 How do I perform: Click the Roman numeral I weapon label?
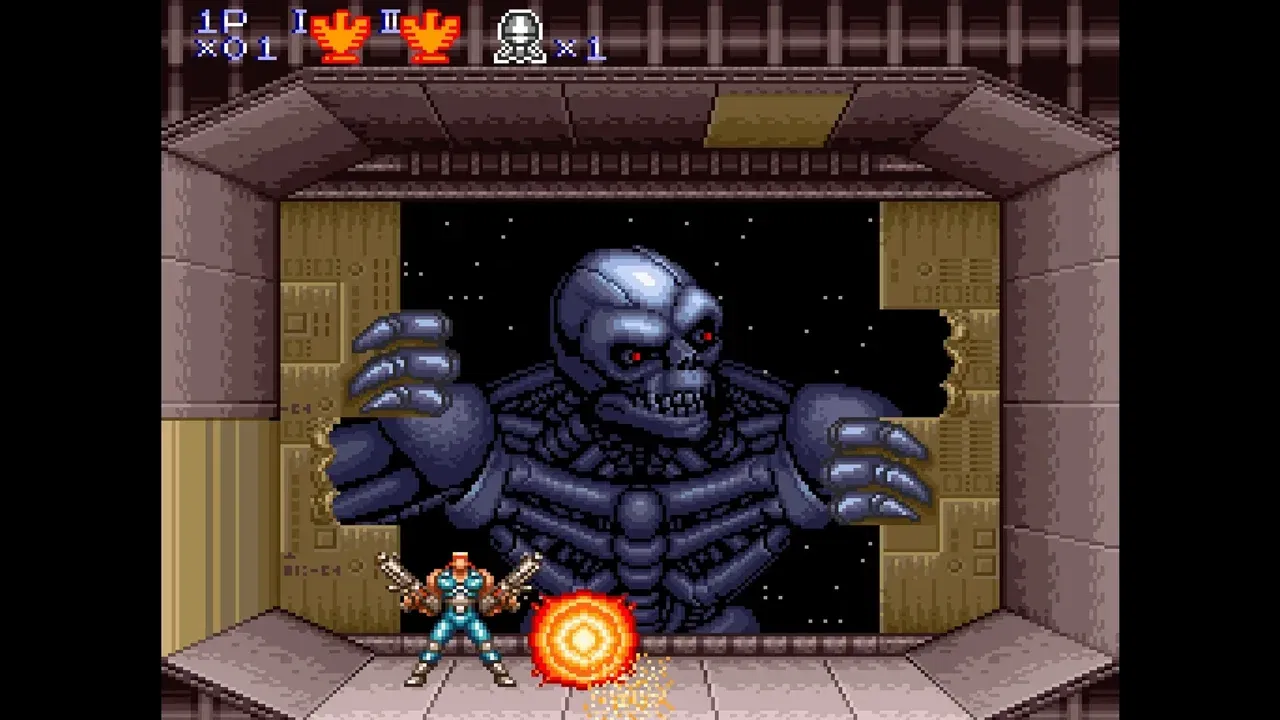pos(297,22)
